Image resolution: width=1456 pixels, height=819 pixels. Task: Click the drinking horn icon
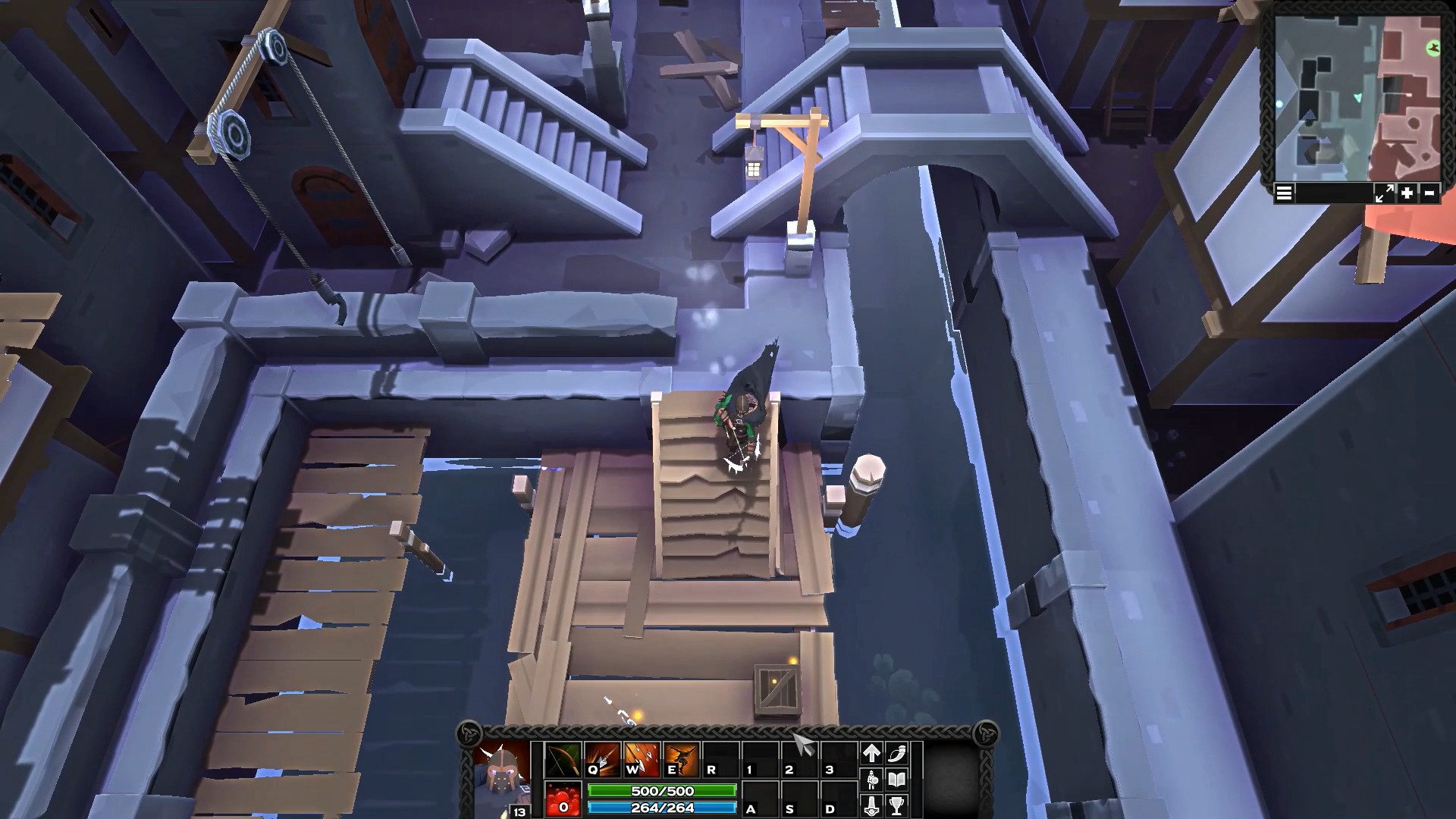[896, 753]
